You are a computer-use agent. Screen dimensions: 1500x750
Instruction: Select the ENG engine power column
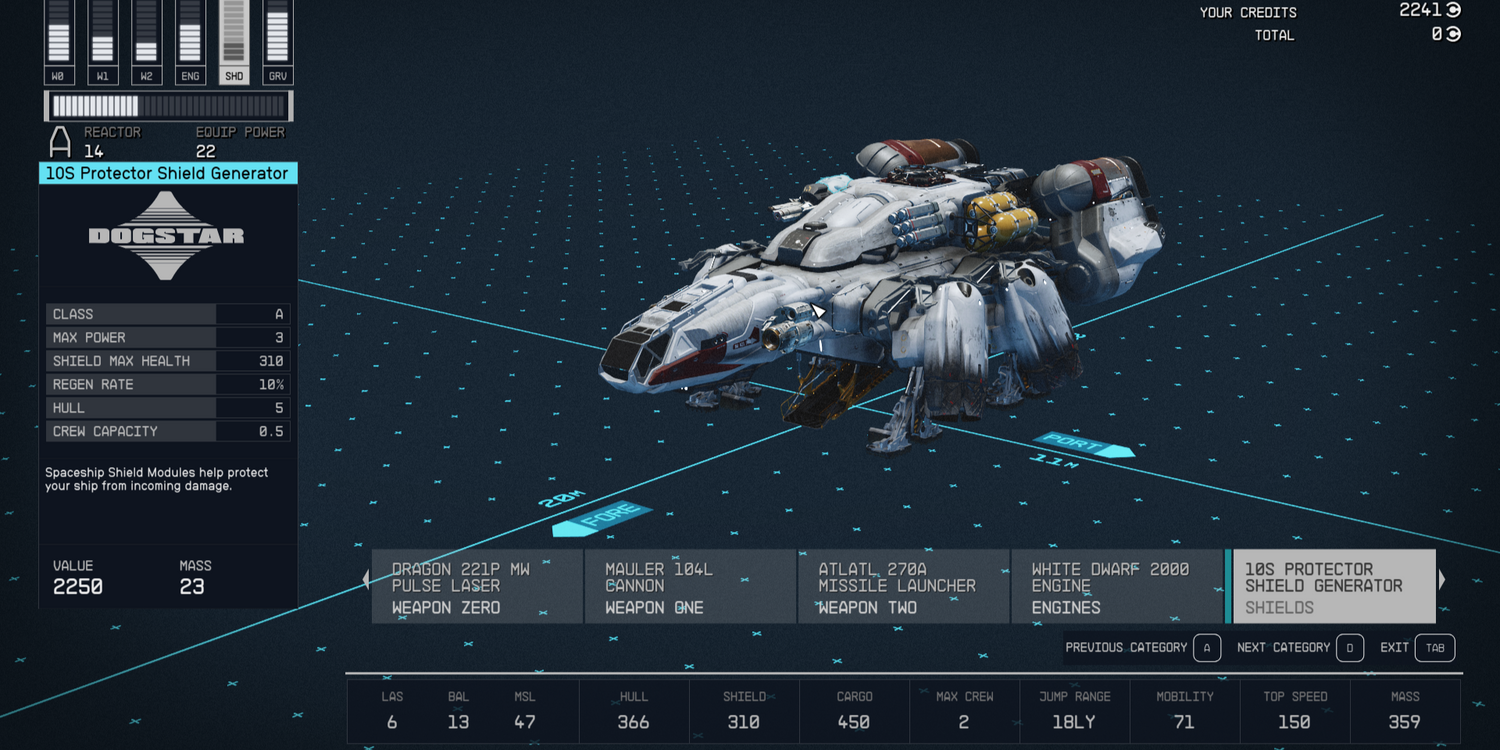[190, 42]
